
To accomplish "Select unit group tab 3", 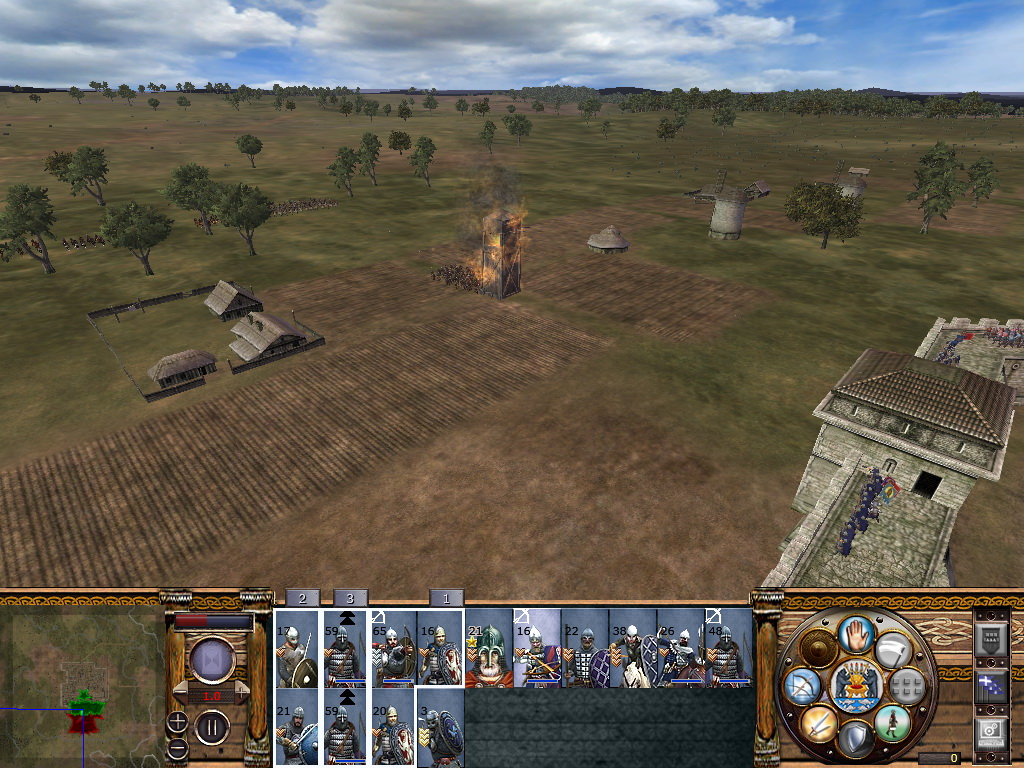I will pyautogui.click(x=350, y=597).
